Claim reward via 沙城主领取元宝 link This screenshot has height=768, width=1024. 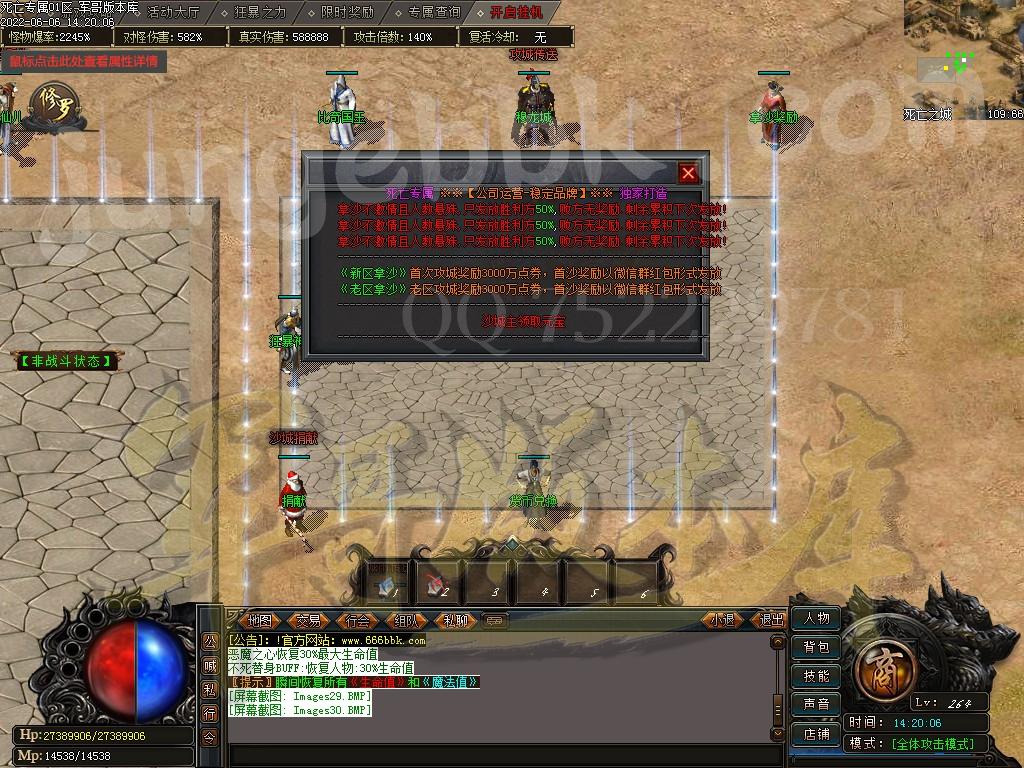point(509,321)
